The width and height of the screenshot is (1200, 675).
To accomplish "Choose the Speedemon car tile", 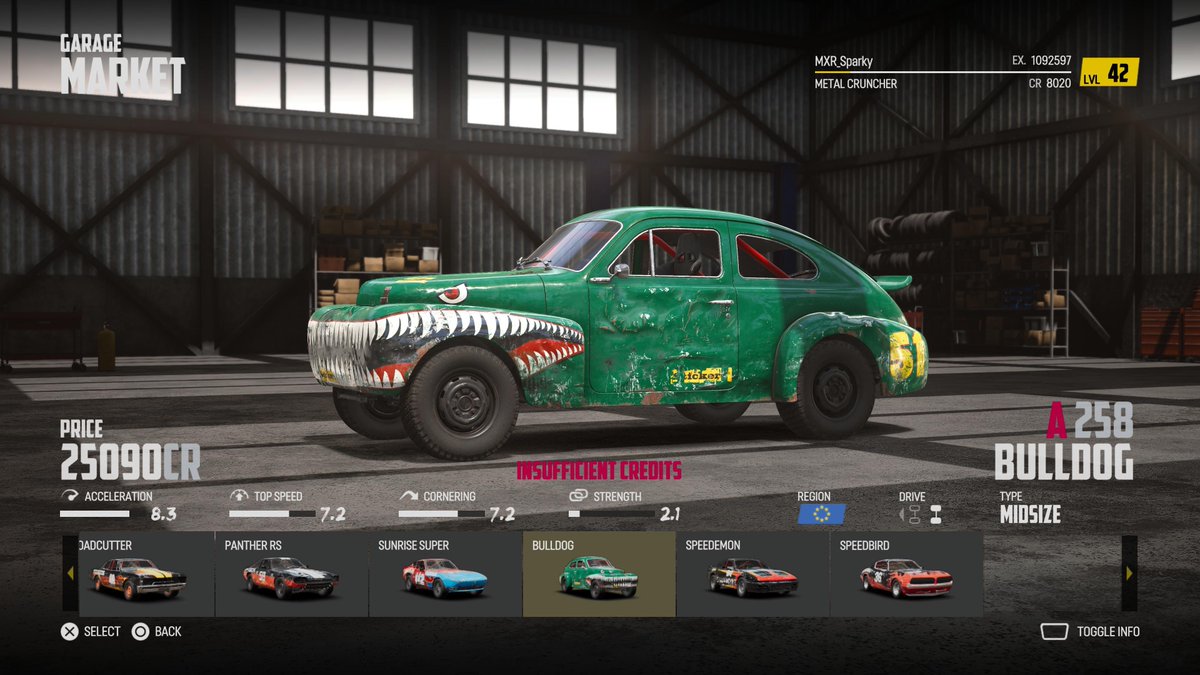I will pos(752,575).
